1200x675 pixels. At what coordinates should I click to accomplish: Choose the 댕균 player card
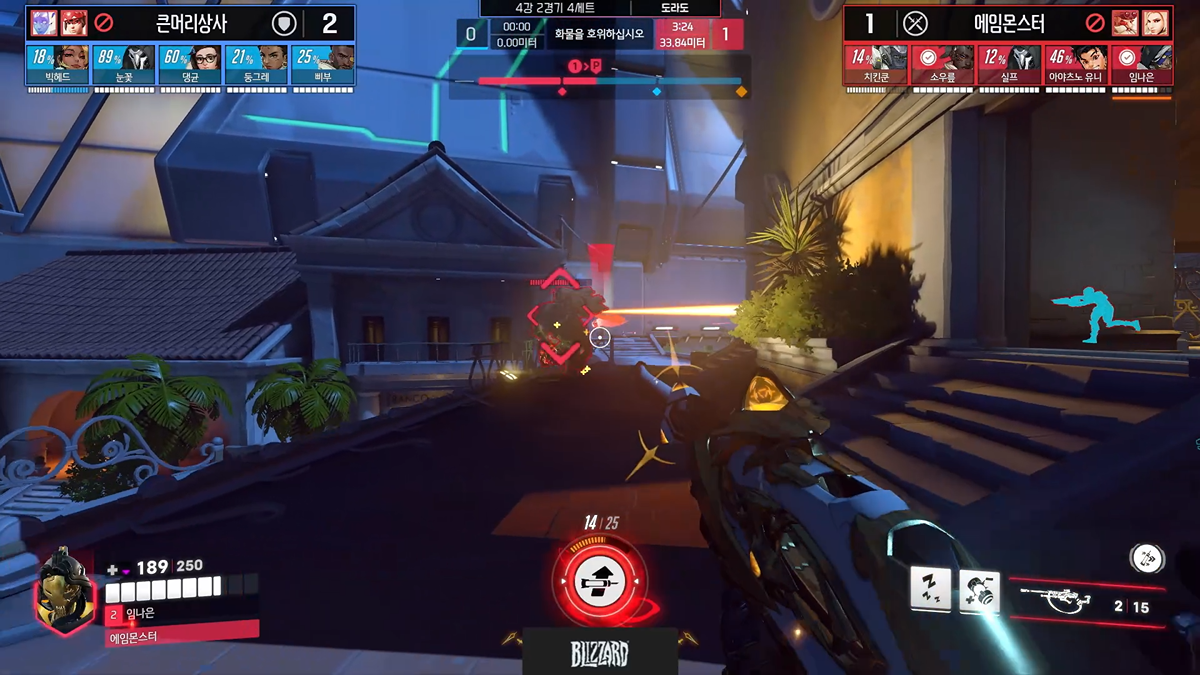(190, 64)
